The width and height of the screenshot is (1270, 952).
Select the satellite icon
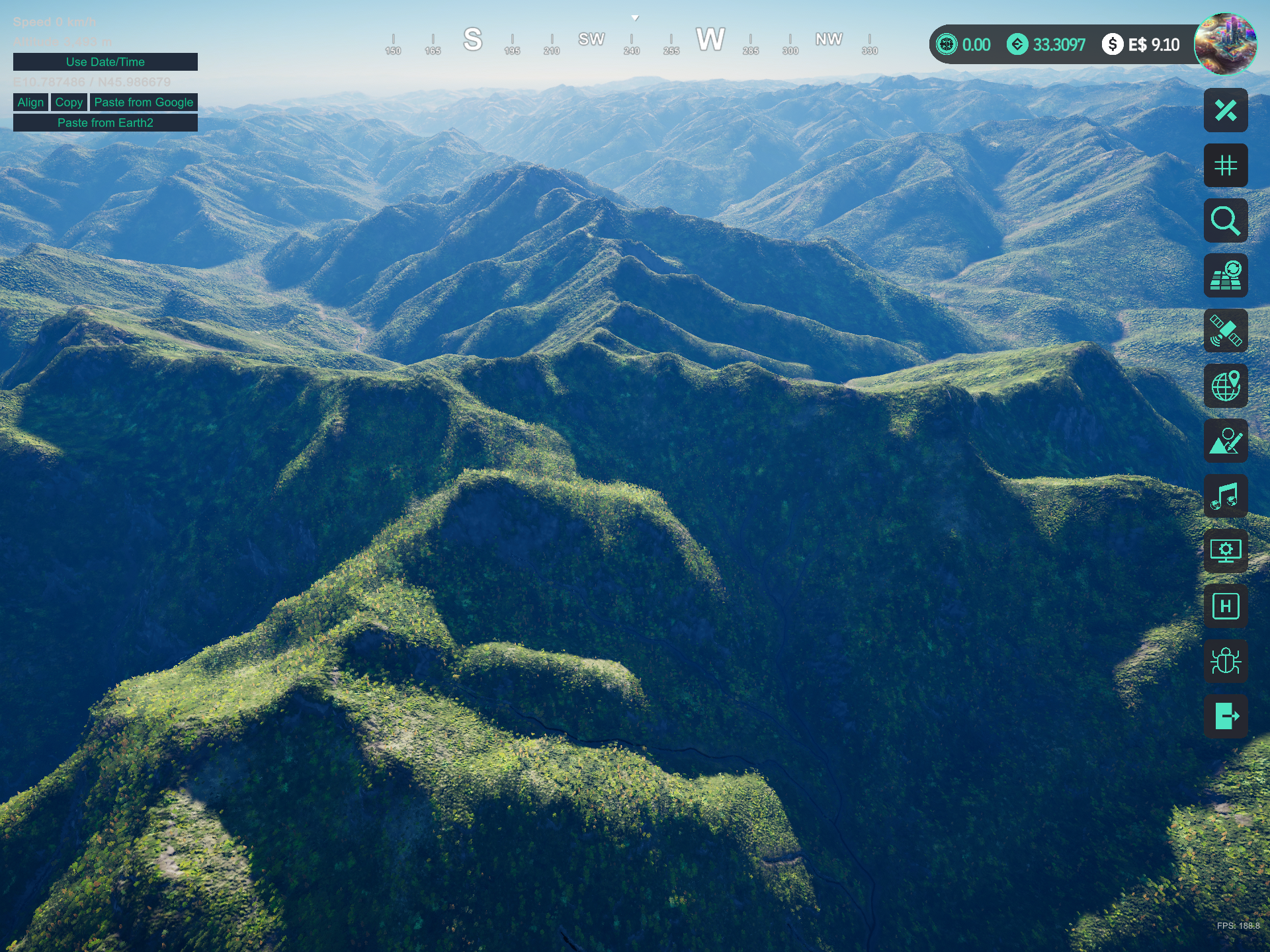click(x=1226, y=331)
